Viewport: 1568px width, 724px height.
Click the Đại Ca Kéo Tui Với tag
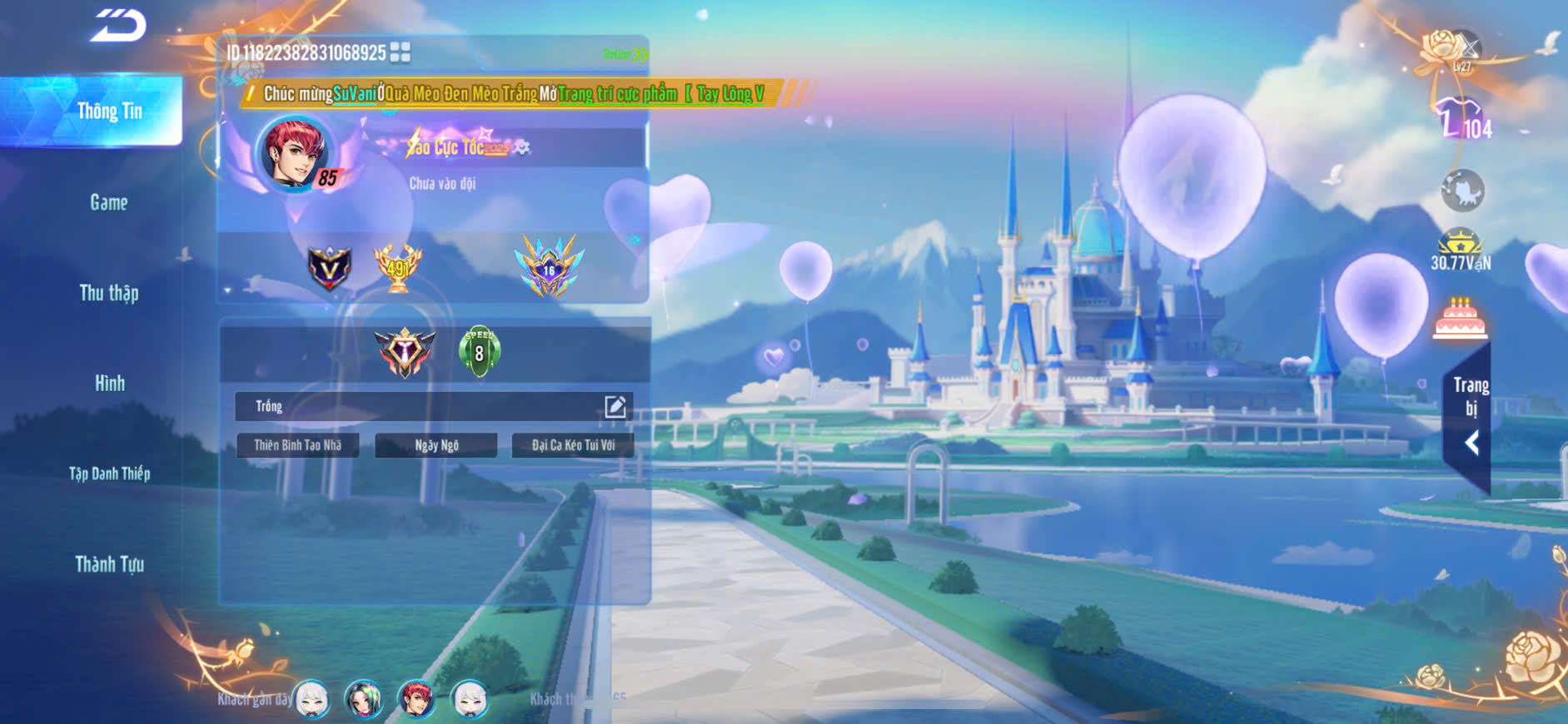573,445
